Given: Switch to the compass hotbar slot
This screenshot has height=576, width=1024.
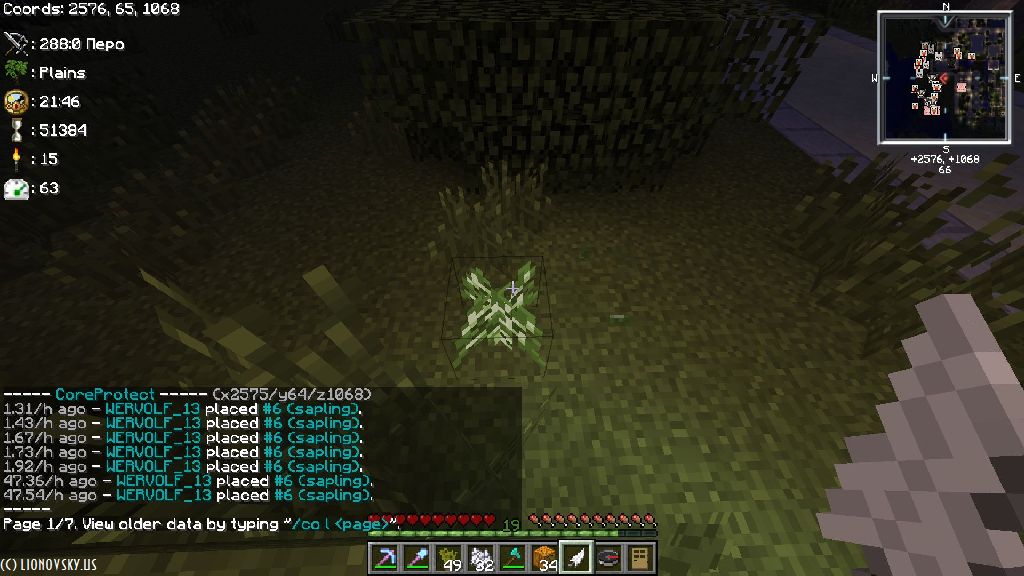Looking at the screenshot, I should 608,558.
